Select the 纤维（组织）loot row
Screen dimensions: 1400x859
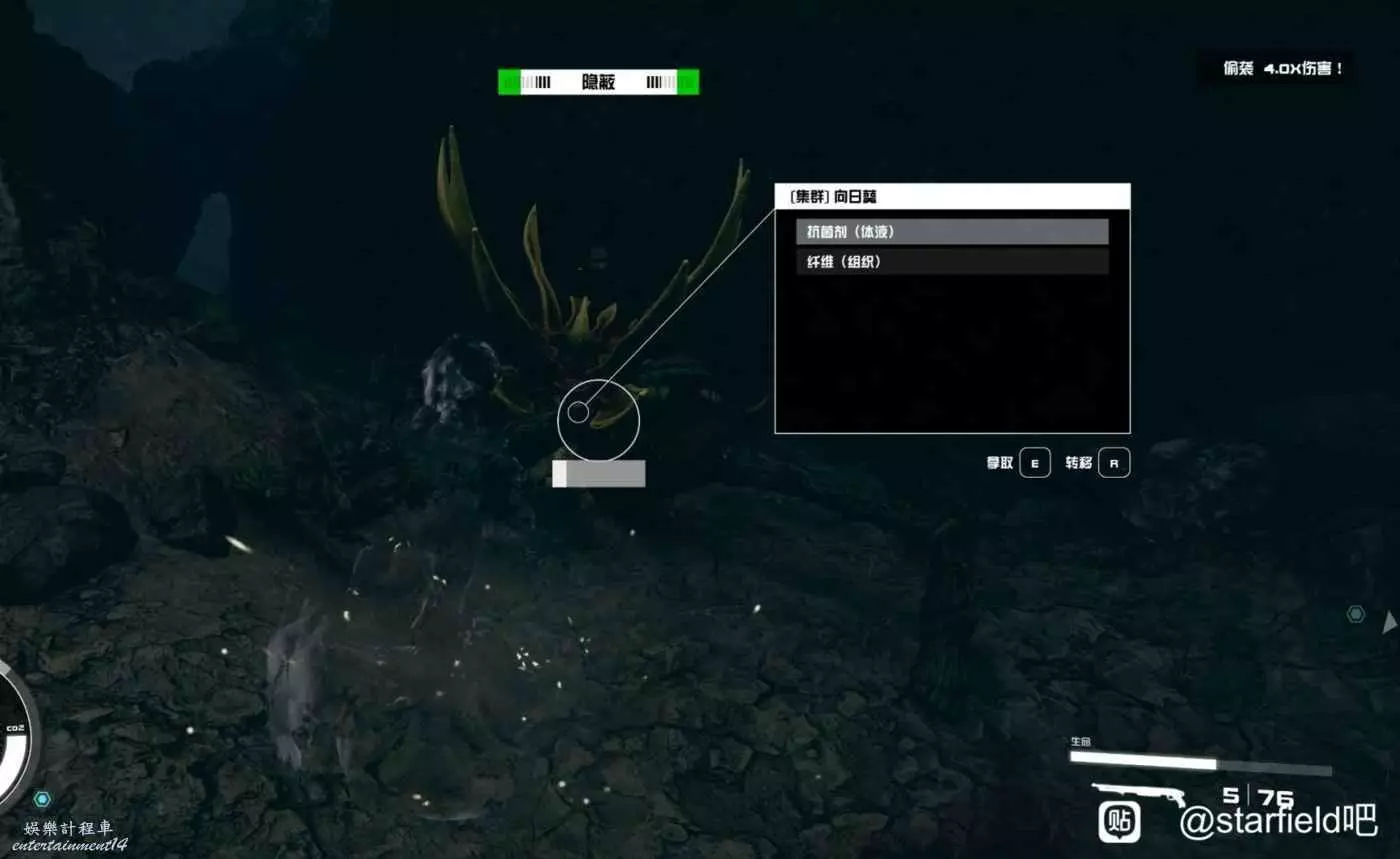952,262
